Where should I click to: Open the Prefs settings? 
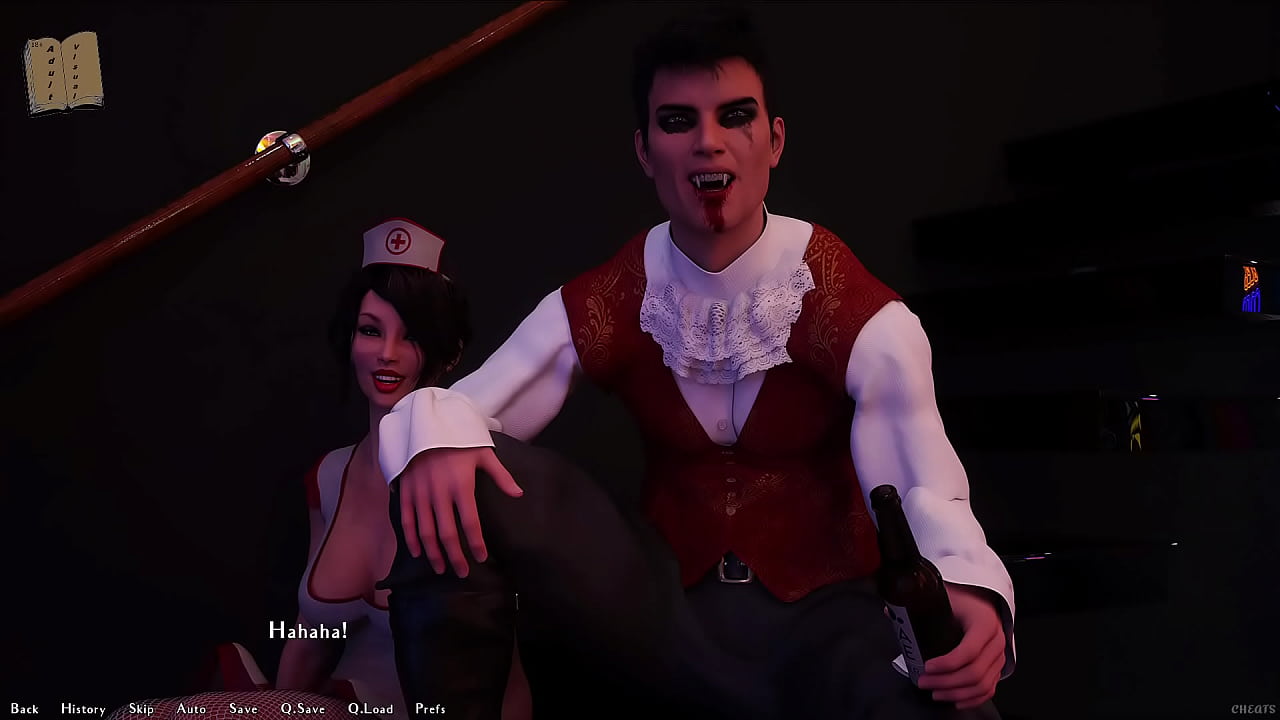[x=430, y=709]
